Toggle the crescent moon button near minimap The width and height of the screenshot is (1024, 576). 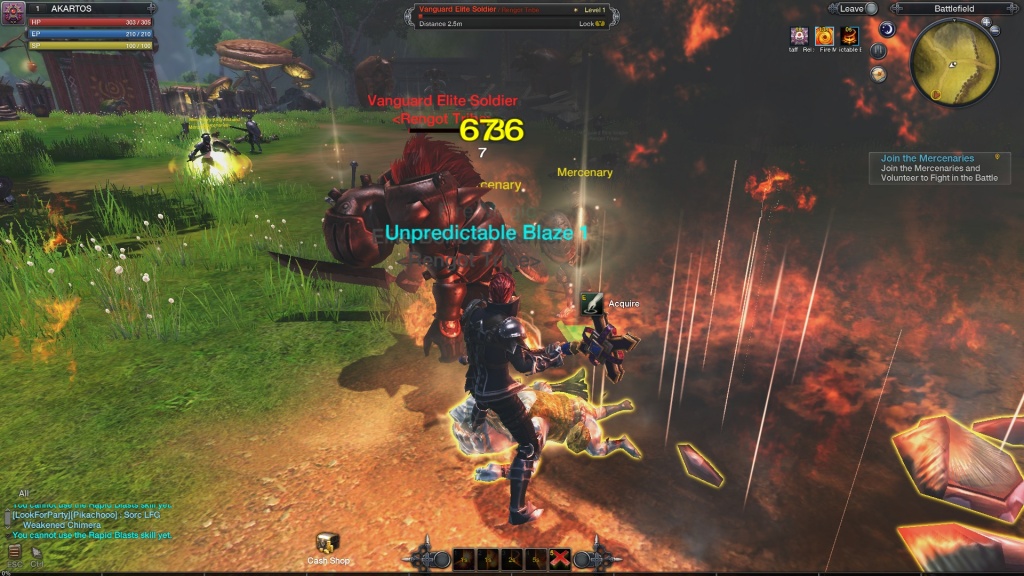click(x=885, y=29)
